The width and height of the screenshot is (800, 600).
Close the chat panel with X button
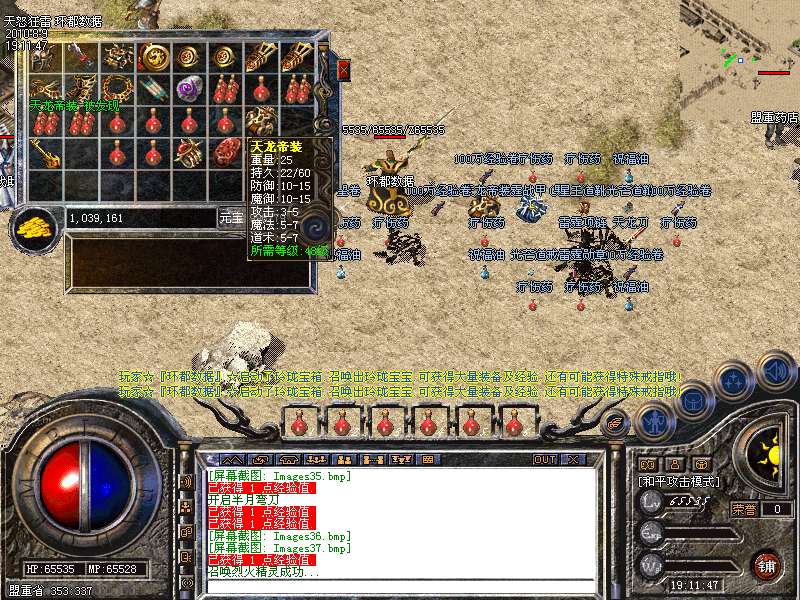(573, 459)
